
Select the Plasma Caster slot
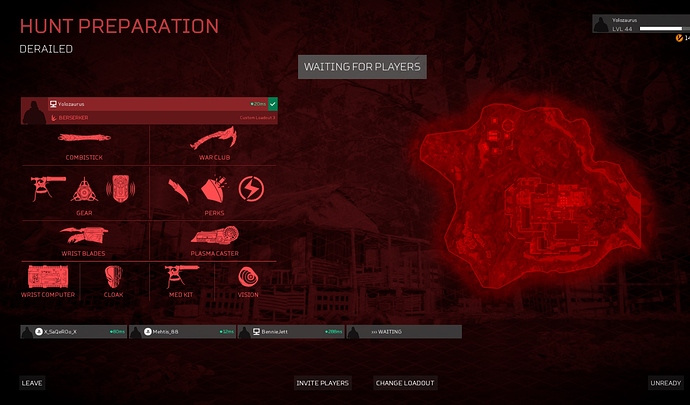(215, 239)
